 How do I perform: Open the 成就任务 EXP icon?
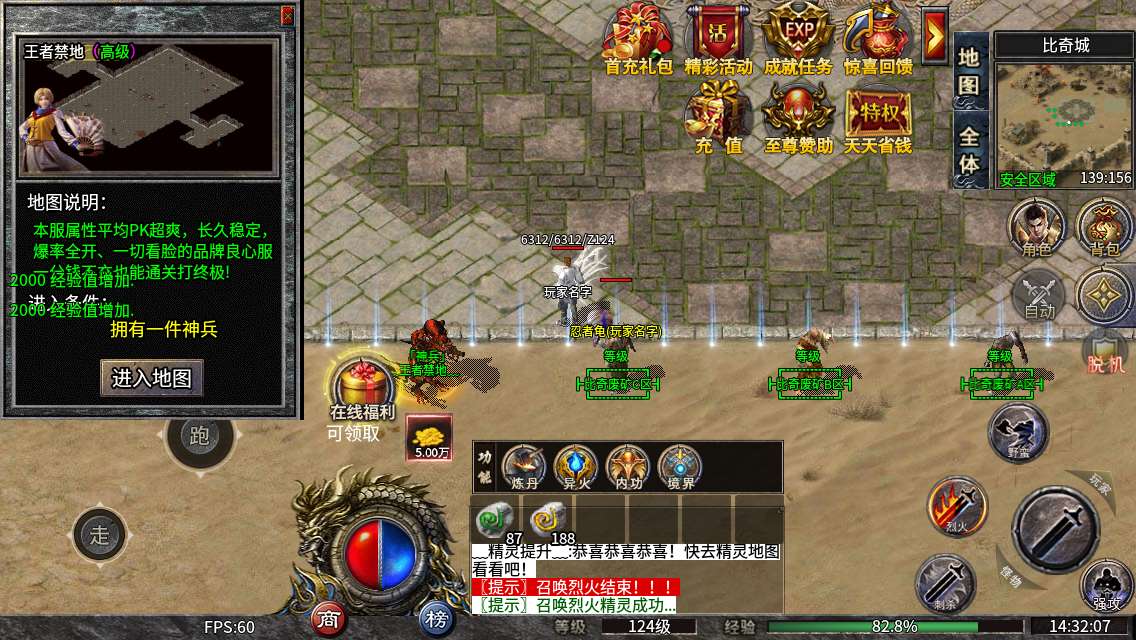[x=797, y=40]
